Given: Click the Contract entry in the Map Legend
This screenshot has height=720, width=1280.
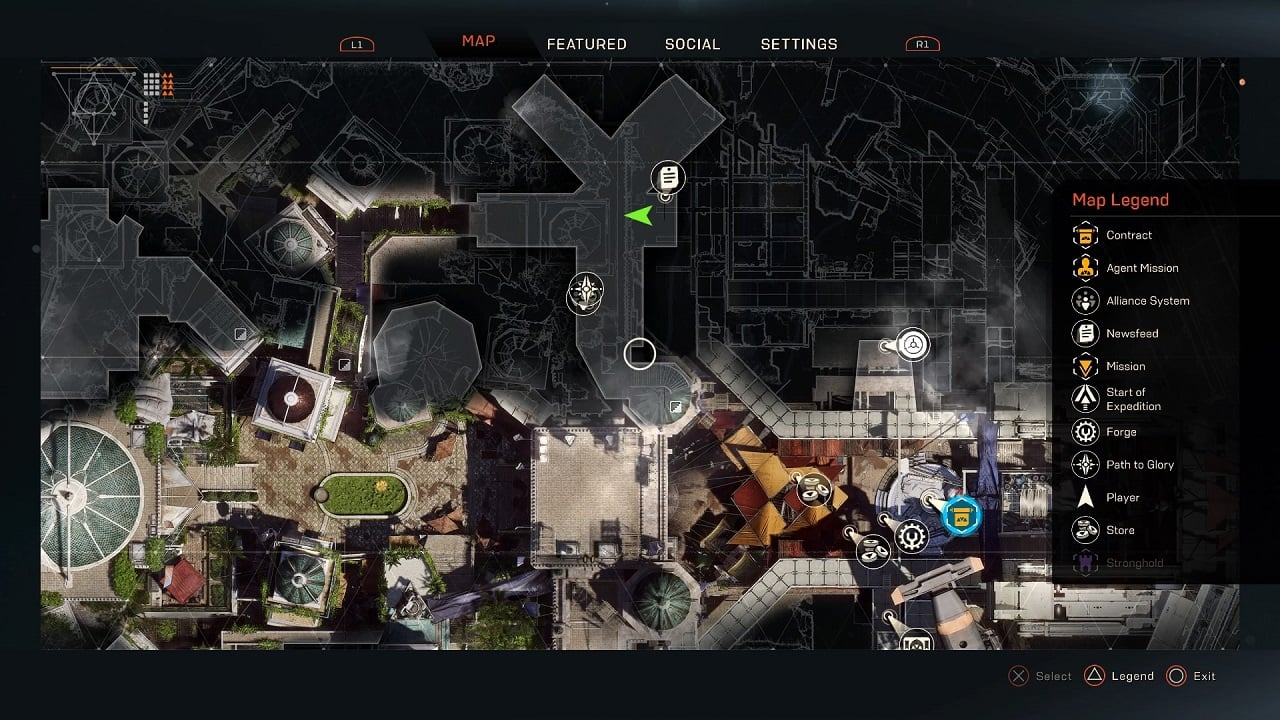Looking at the screenshot, I should tap(1128, 236).
